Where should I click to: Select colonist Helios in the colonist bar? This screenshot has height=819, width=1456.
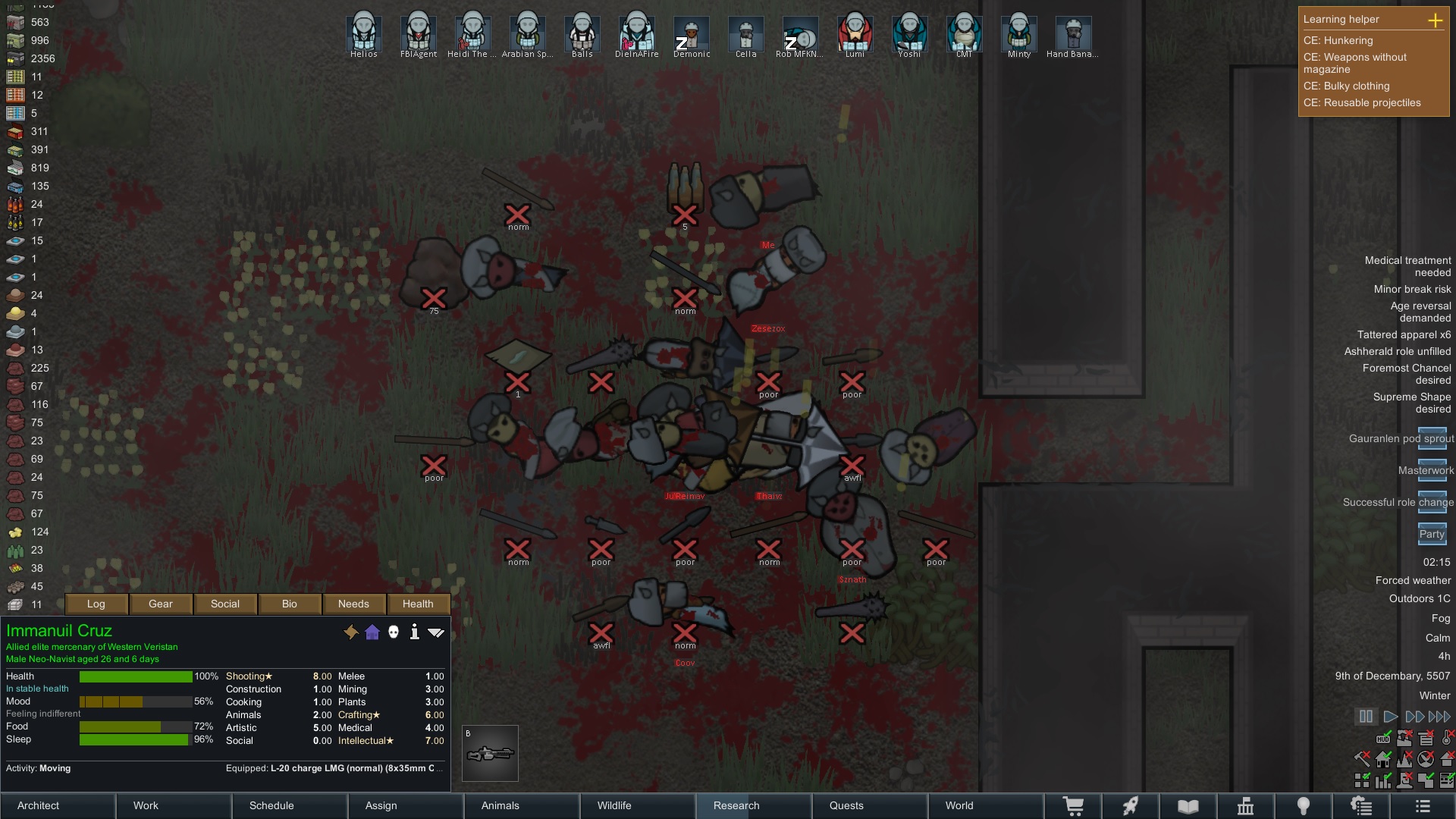click(364, 32)
